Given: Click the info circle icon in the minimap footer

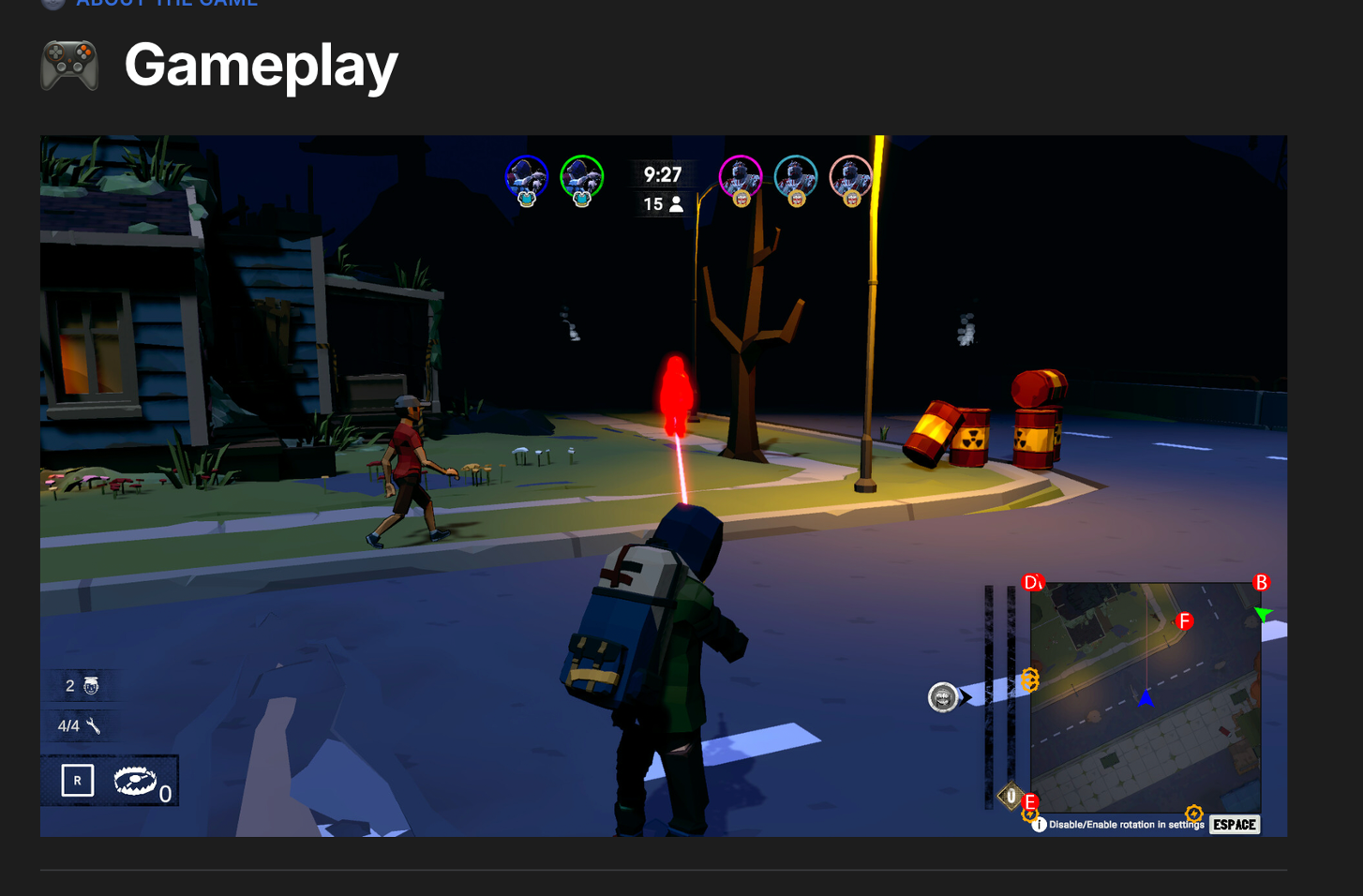Looking at the screenshot, I should click(x=1039, y=824).
